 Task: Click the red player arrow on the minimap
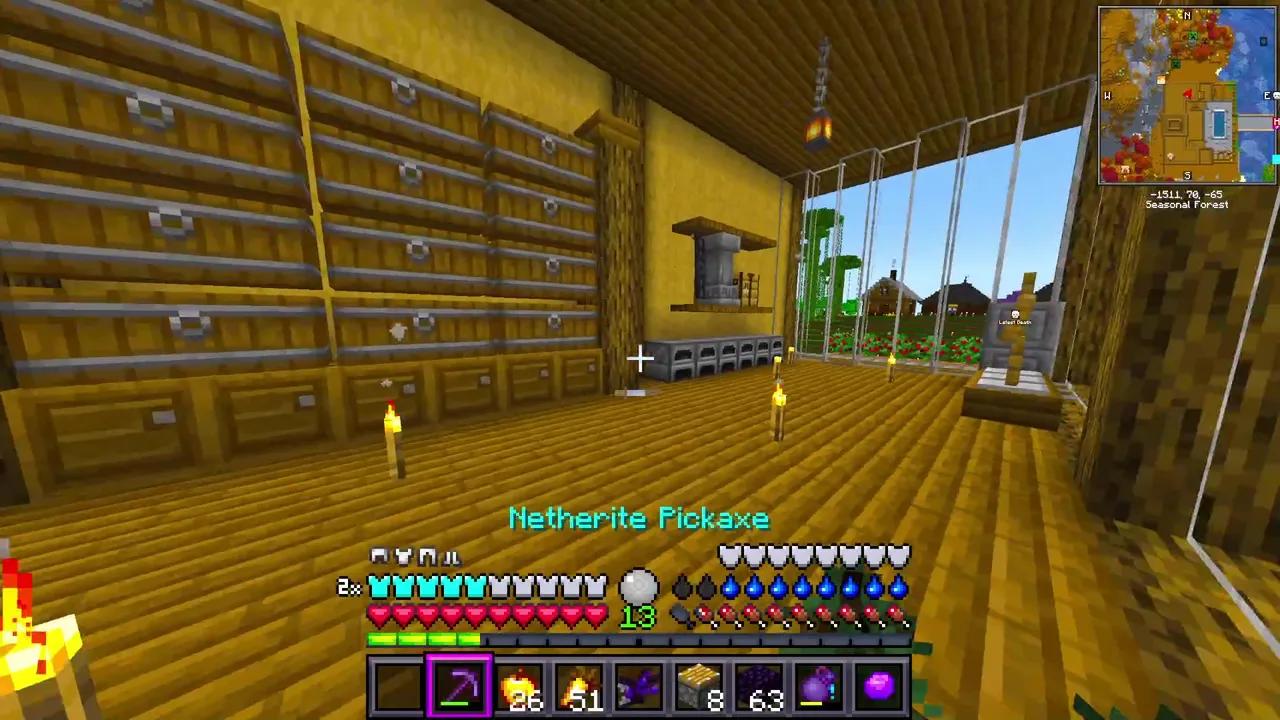click(1188, 93)
